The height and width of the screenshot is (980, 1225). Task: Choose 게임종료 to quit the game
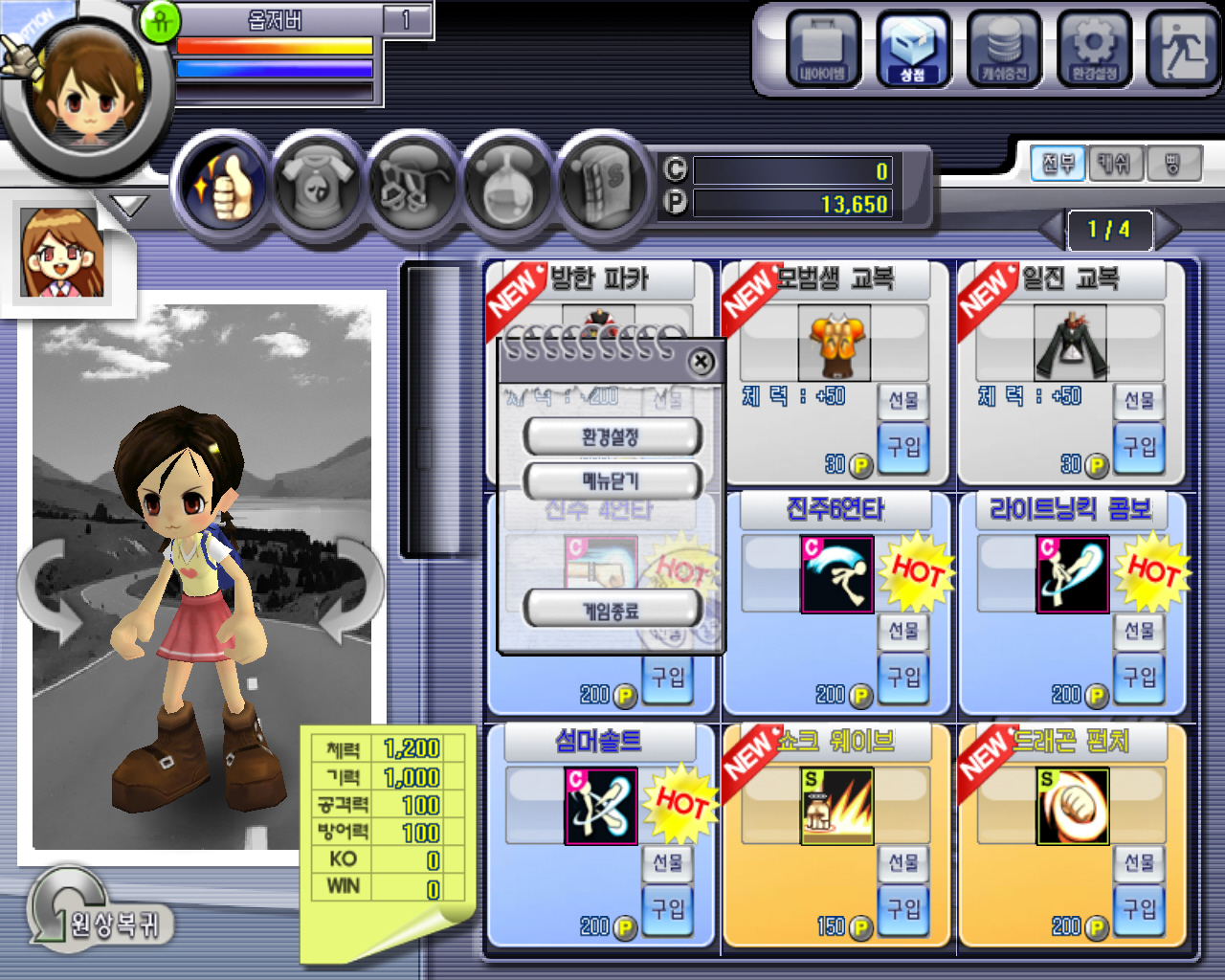tap(611, 609)
